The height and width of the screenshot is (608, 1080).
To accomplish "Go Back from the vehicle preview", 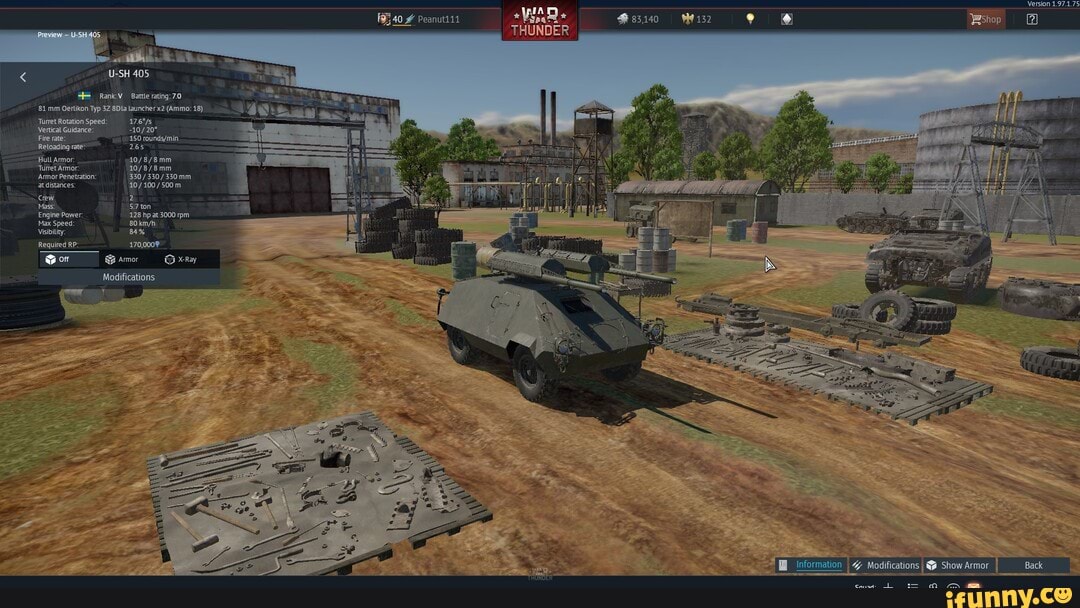I will pos(1033,565).
